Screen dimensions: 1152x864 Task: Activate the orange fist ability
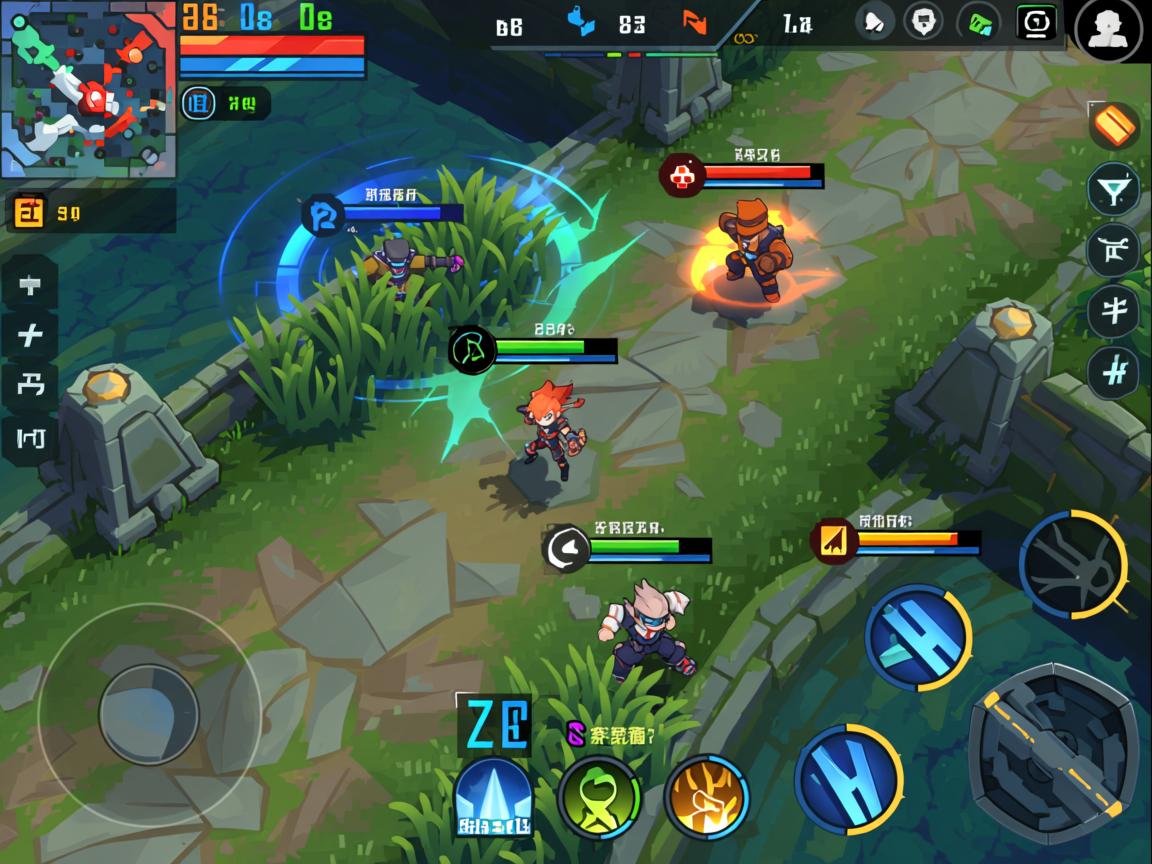[706, 797]
